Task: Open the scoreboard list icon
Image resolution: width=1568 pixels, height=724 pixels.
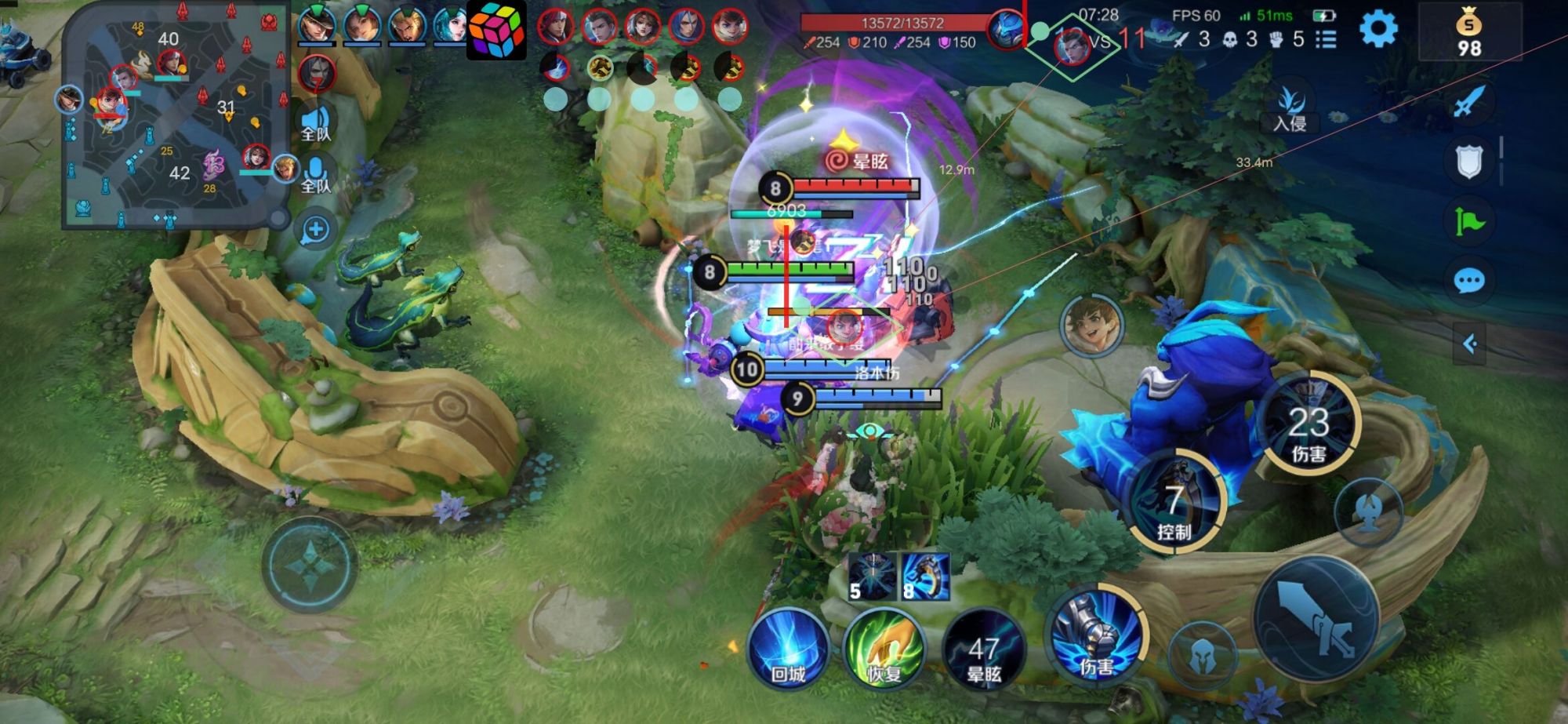Action: pyautogui.click(x=1326, y=39)
